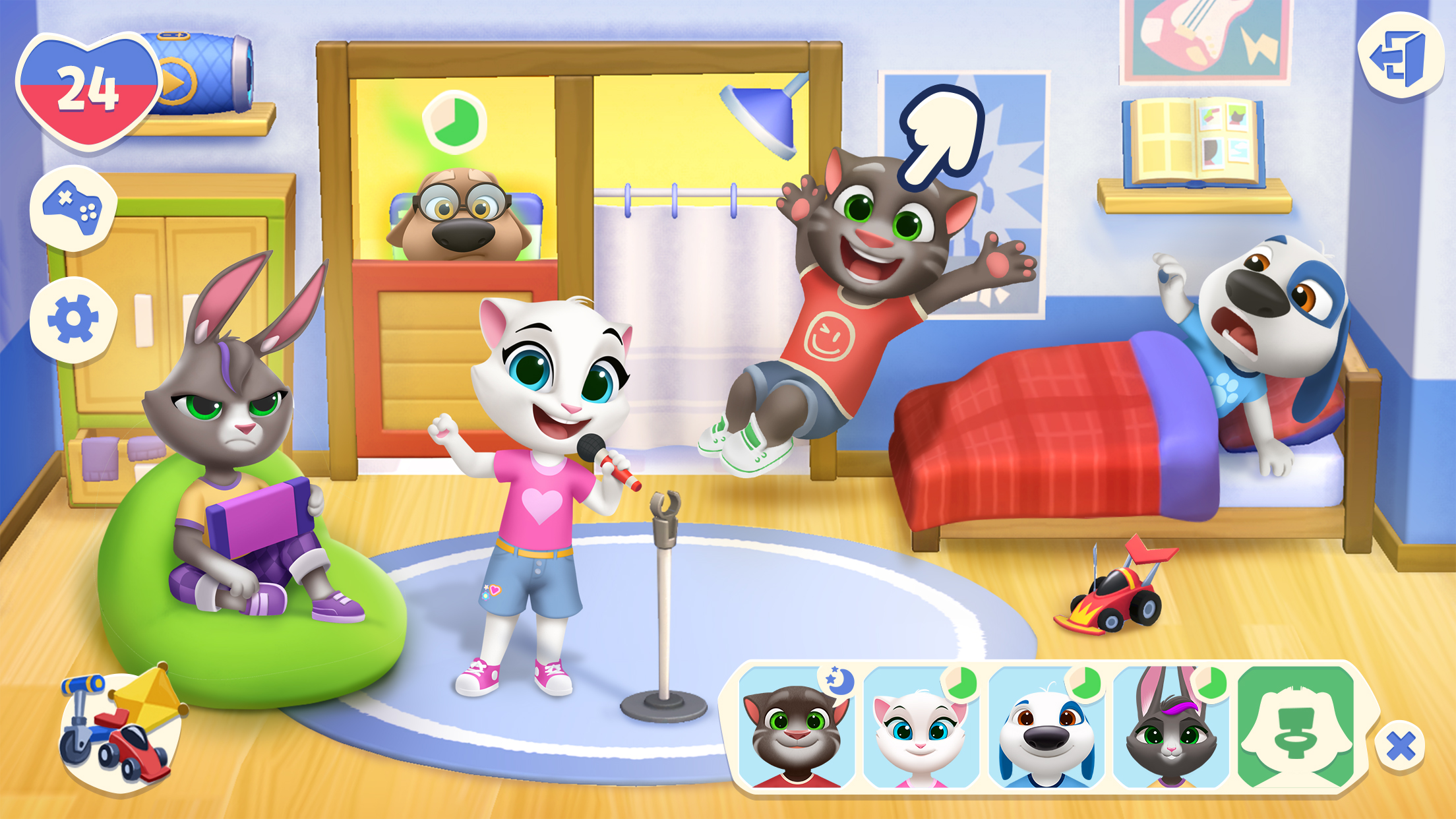
Task: Open the mini-games controller button
Action: [73, 208]
